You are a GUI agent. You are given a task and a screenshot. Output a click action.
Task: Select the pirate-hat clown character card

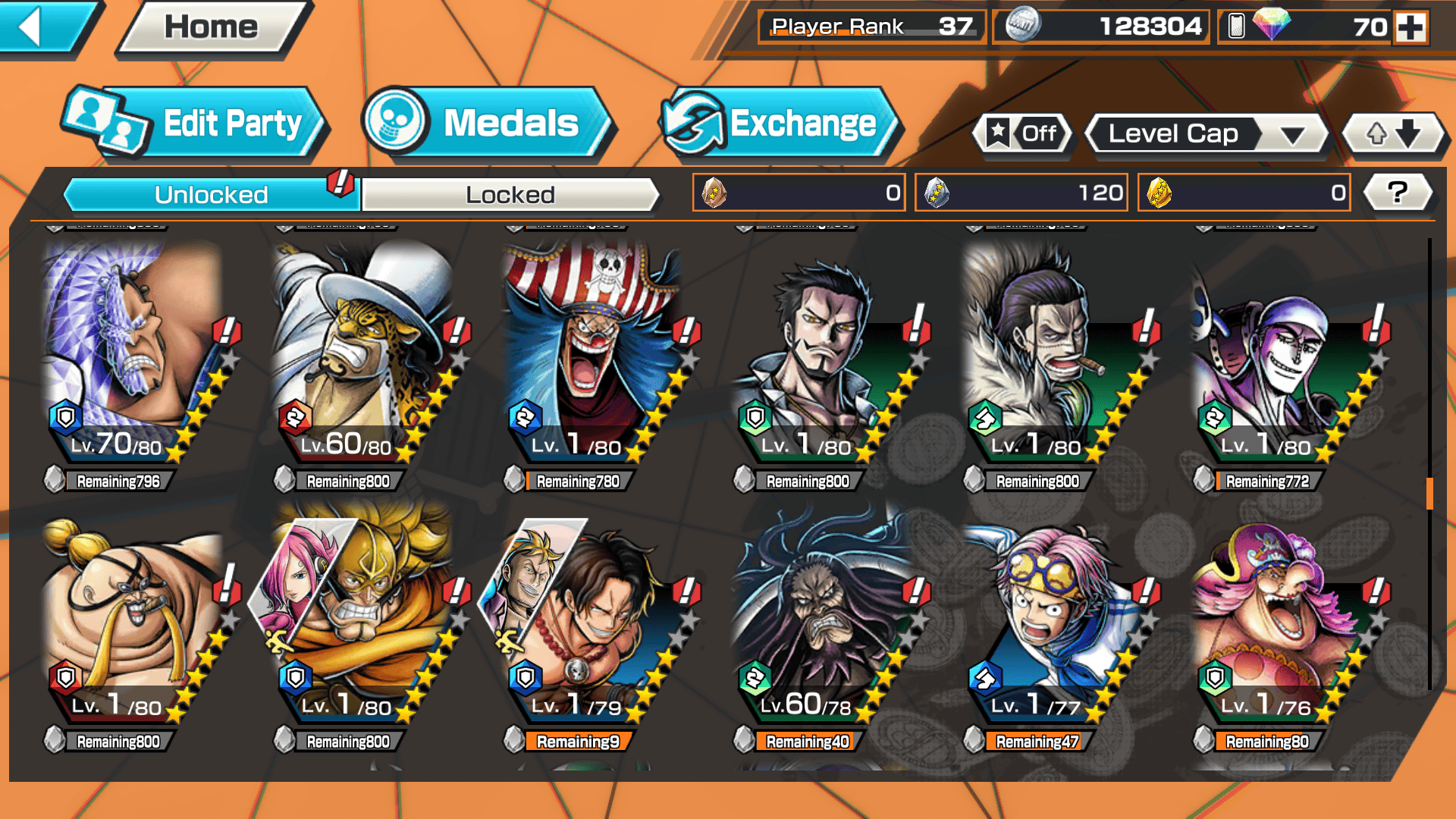coord(593,353)
